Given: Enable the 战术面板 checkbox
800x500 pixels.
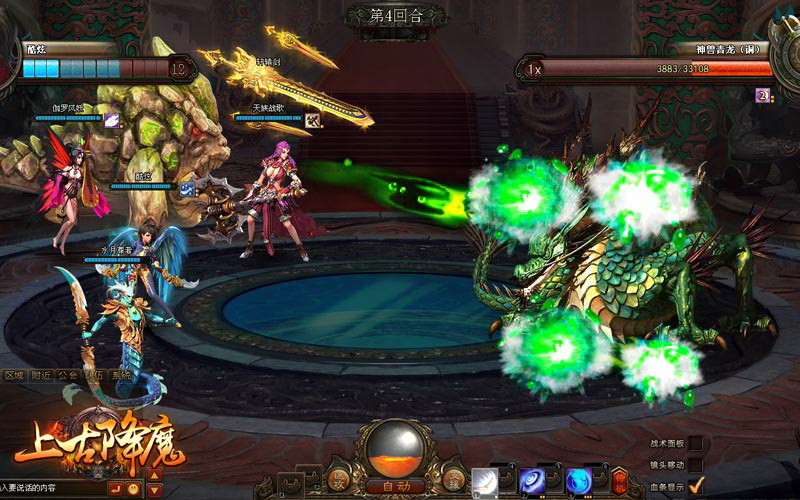Looking at the screenshot, I should [x=696, y=443].
